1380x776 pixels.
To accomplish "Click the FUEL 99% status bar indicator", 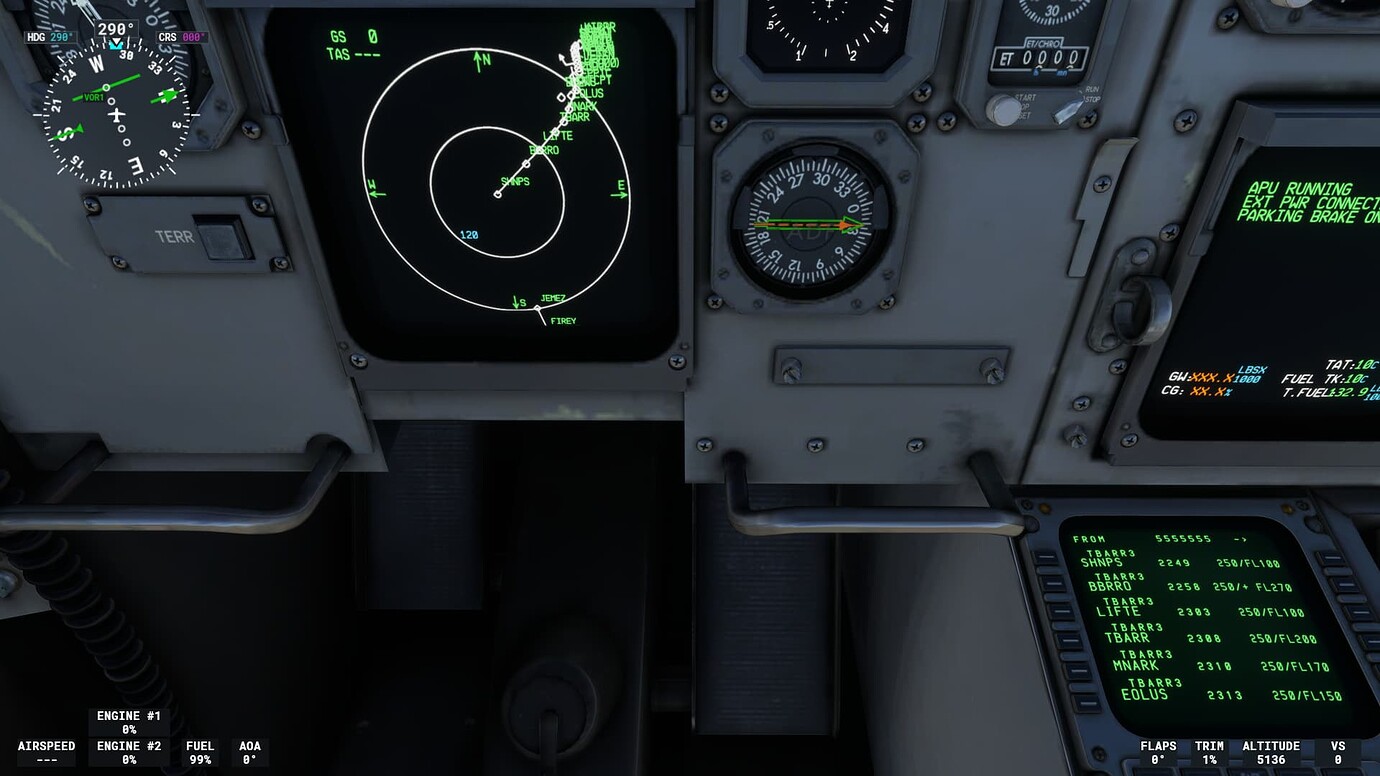I will tap(199, 751).
